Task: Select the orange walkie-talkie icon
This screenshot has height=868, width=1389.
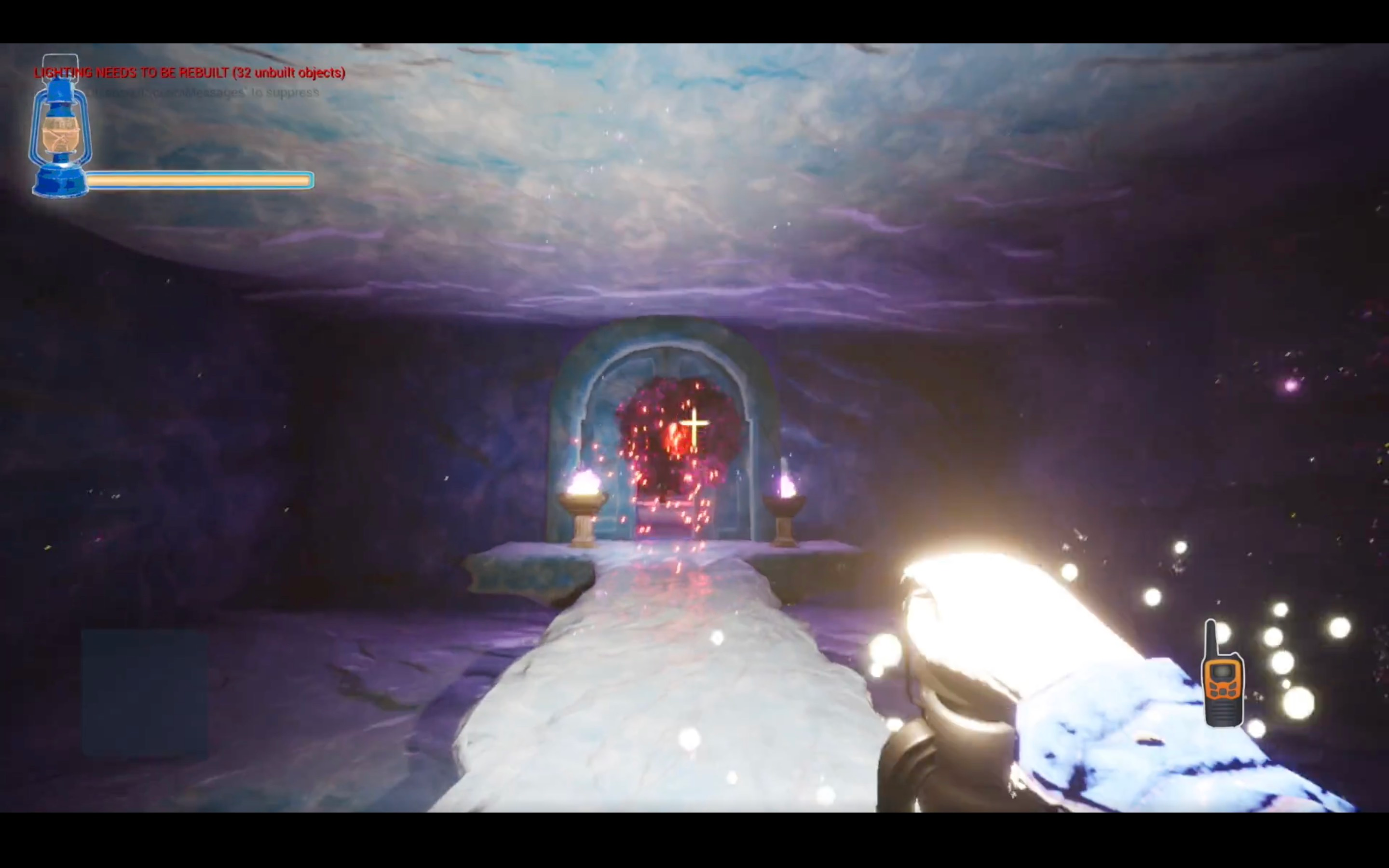Action: coord(1222,678)
